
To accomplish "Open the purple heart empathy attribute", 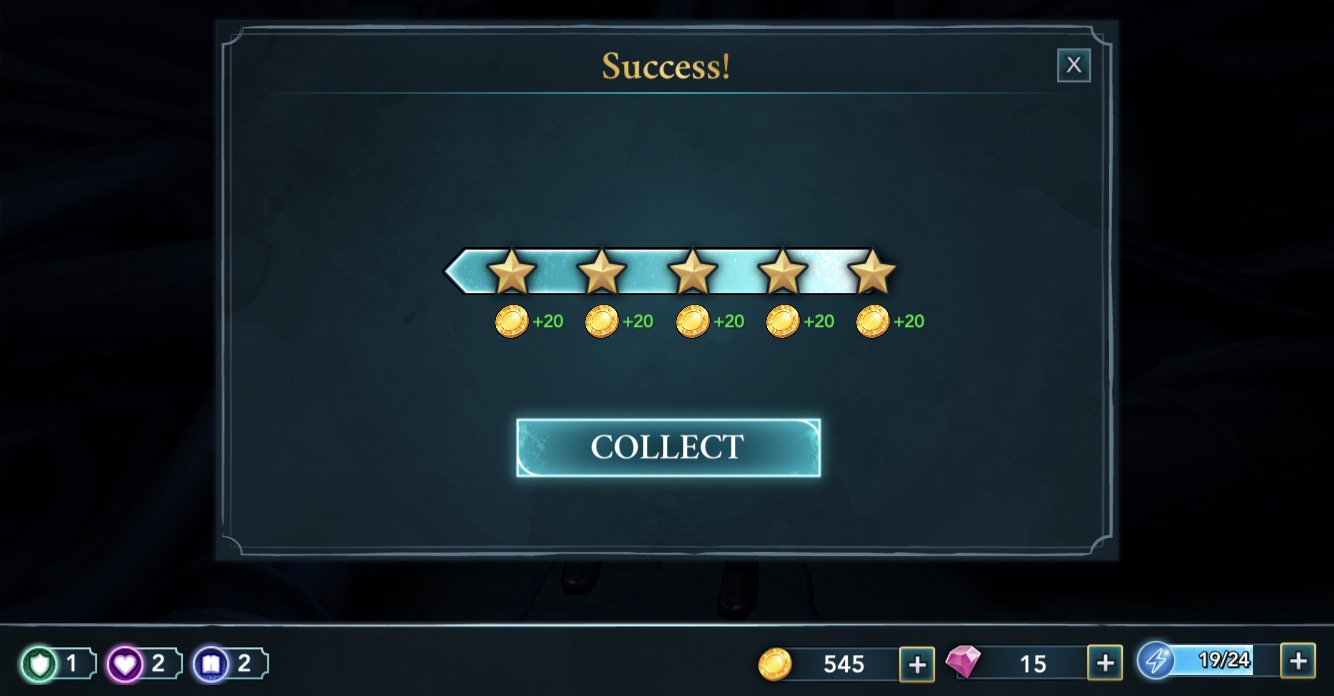I will point(126,664).
